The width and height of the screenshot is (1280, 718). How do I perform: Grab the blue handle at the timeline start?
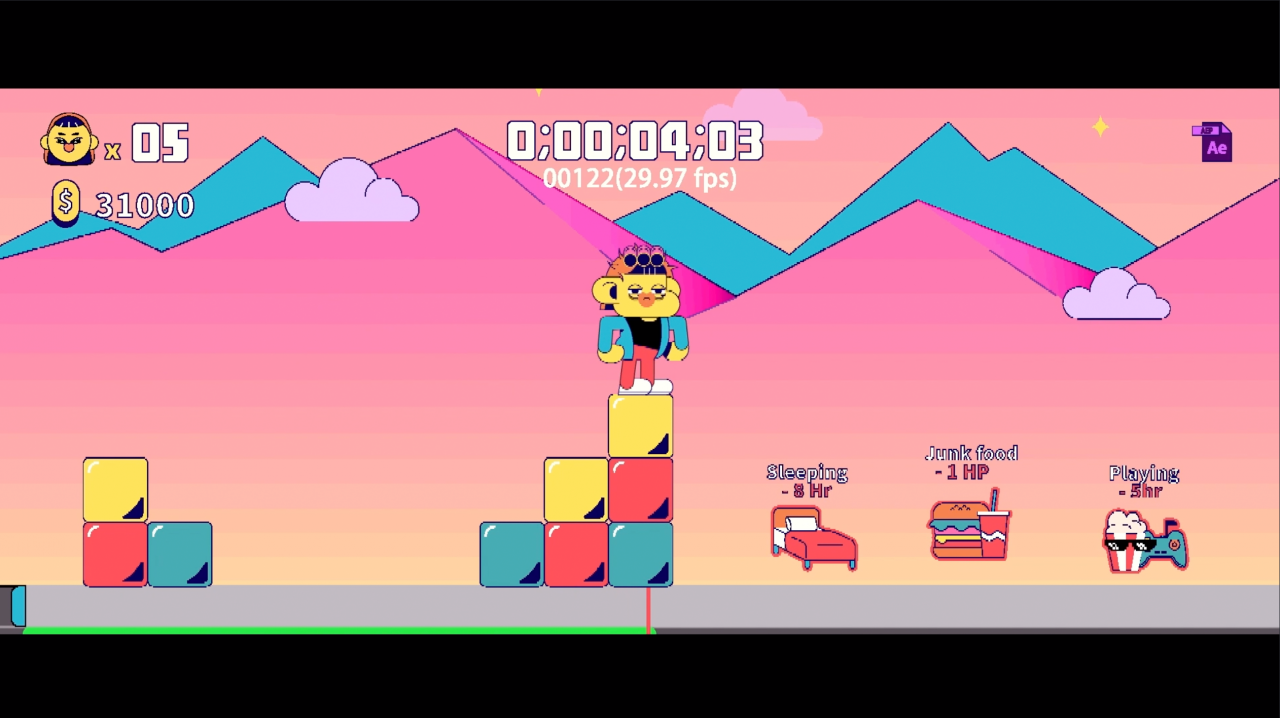pyautogui.click(x=17, y=606)
